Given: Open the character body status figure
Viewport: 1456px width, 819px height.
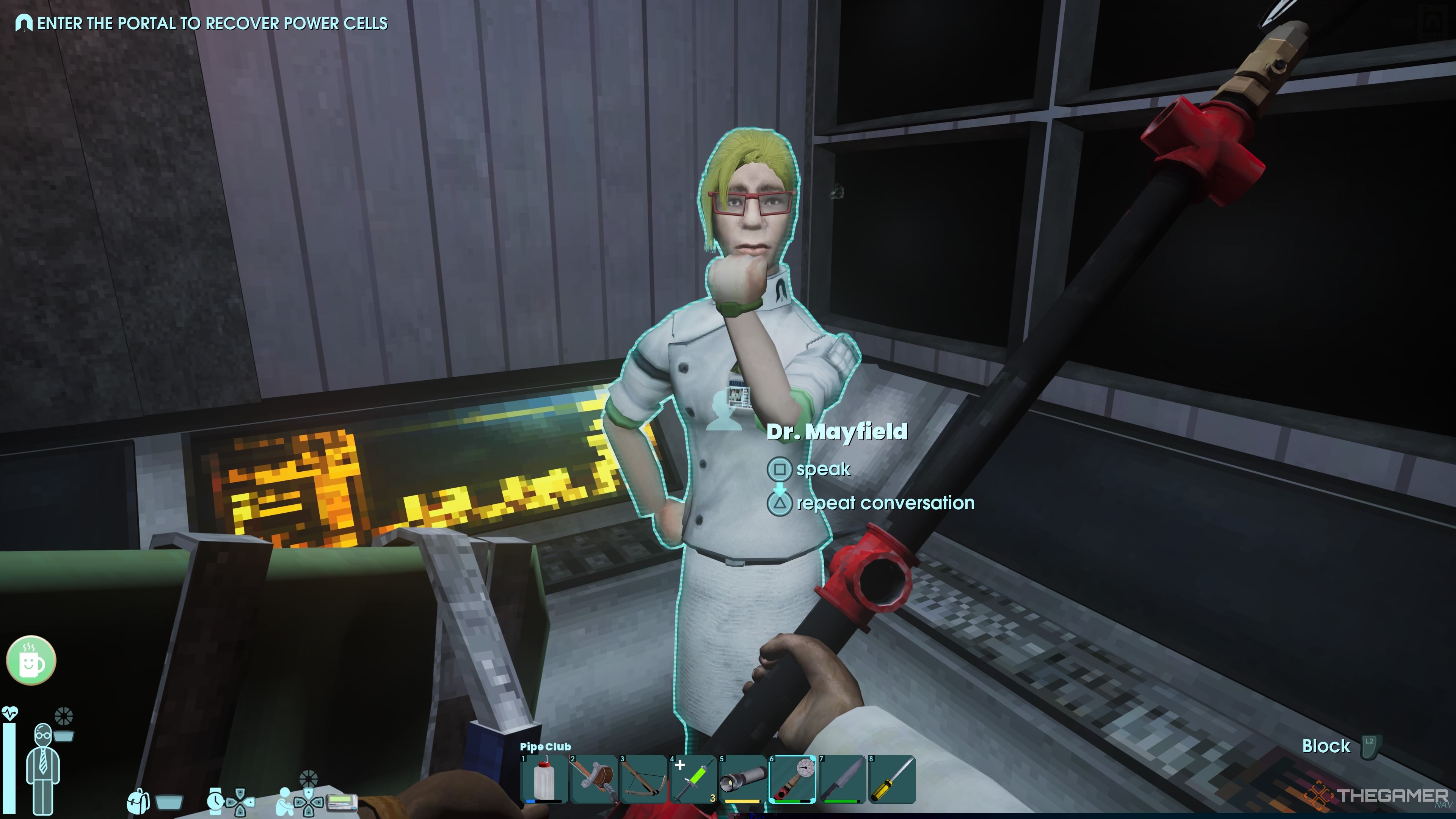Looking at the screenshot, I should (x=43, y=766).
